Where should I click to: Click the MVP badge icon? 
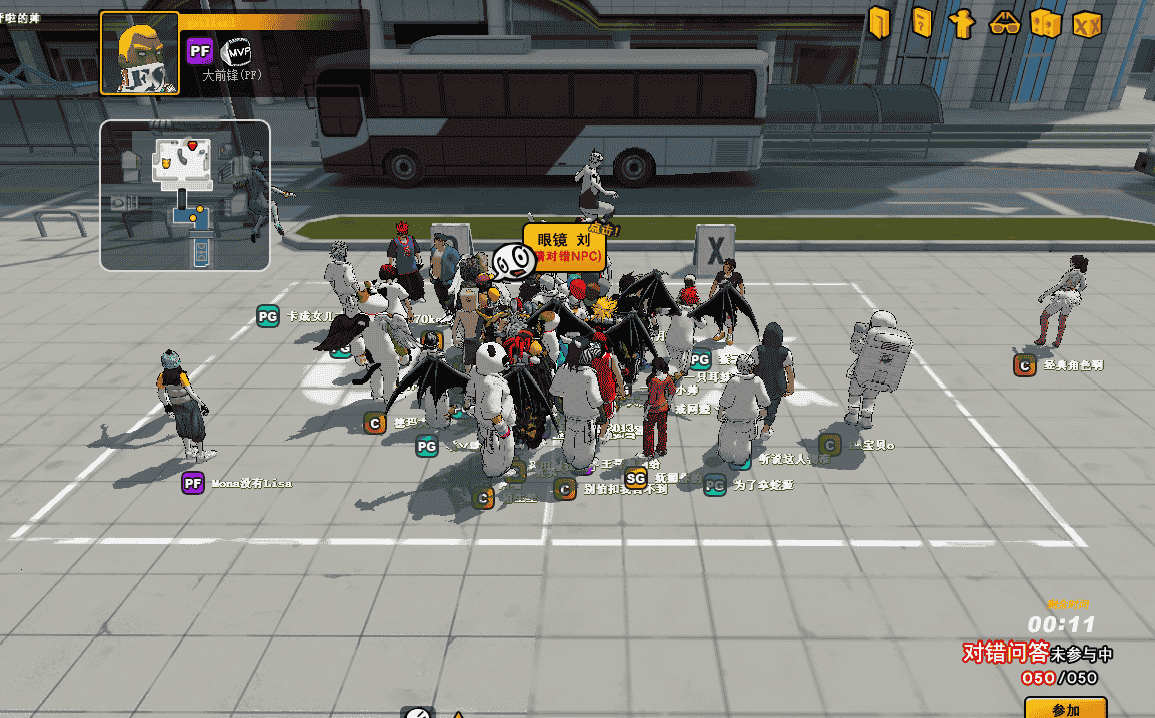coord(236,50)
